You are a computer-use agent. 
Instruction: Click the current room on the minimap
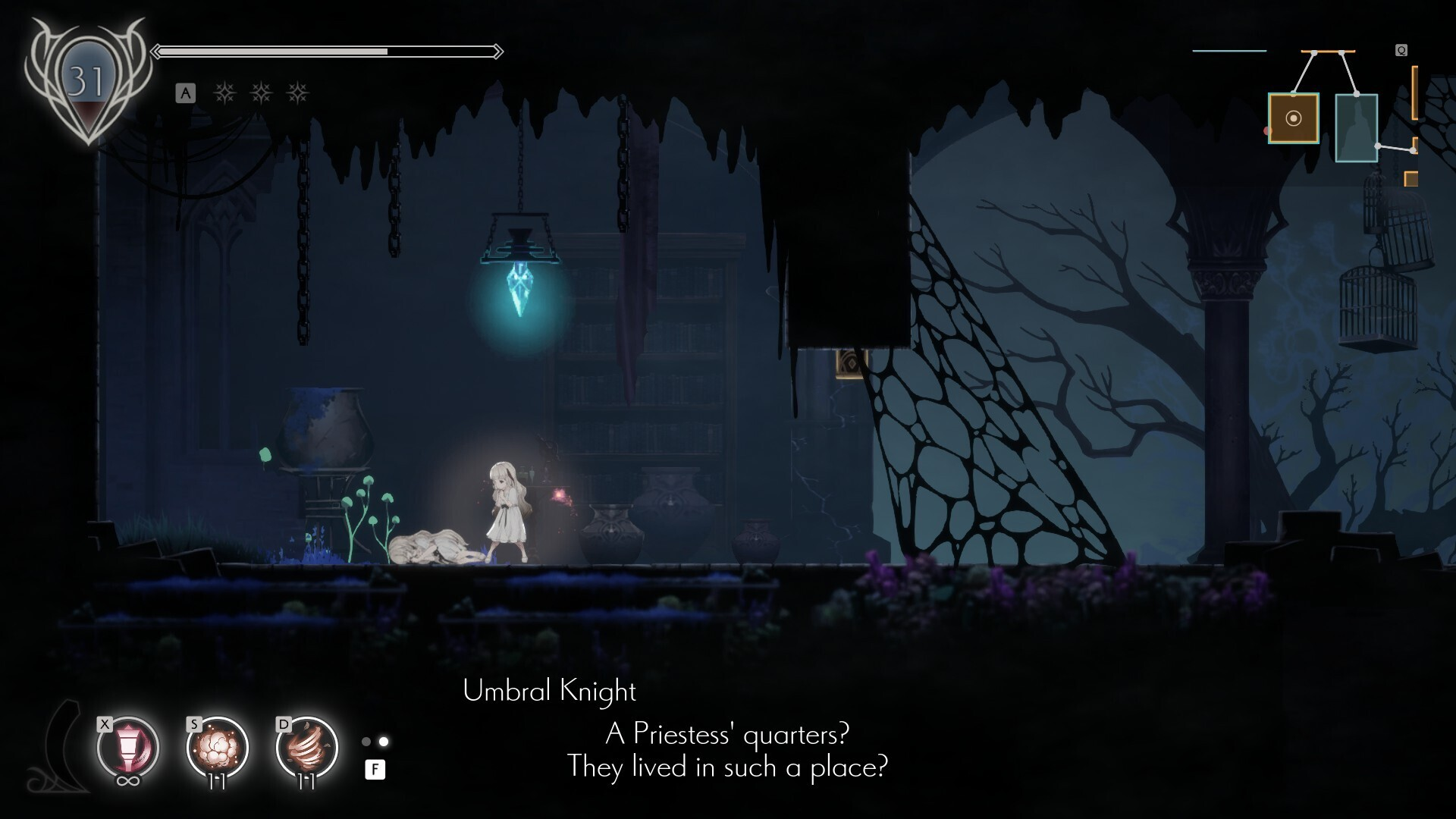tap(1294, 118)
